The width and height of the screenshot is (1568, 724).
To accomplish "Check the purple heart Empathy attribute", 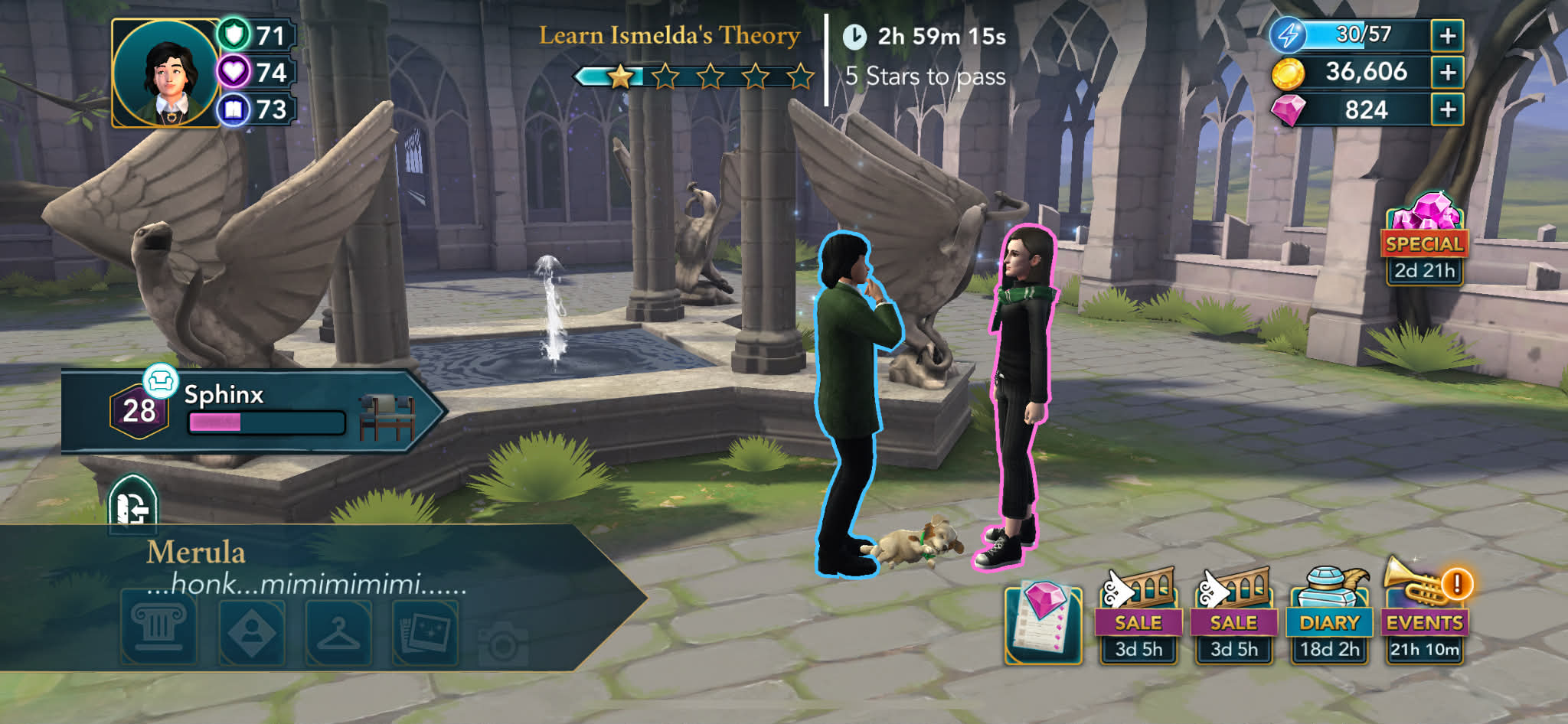I will tap(256, 73).
